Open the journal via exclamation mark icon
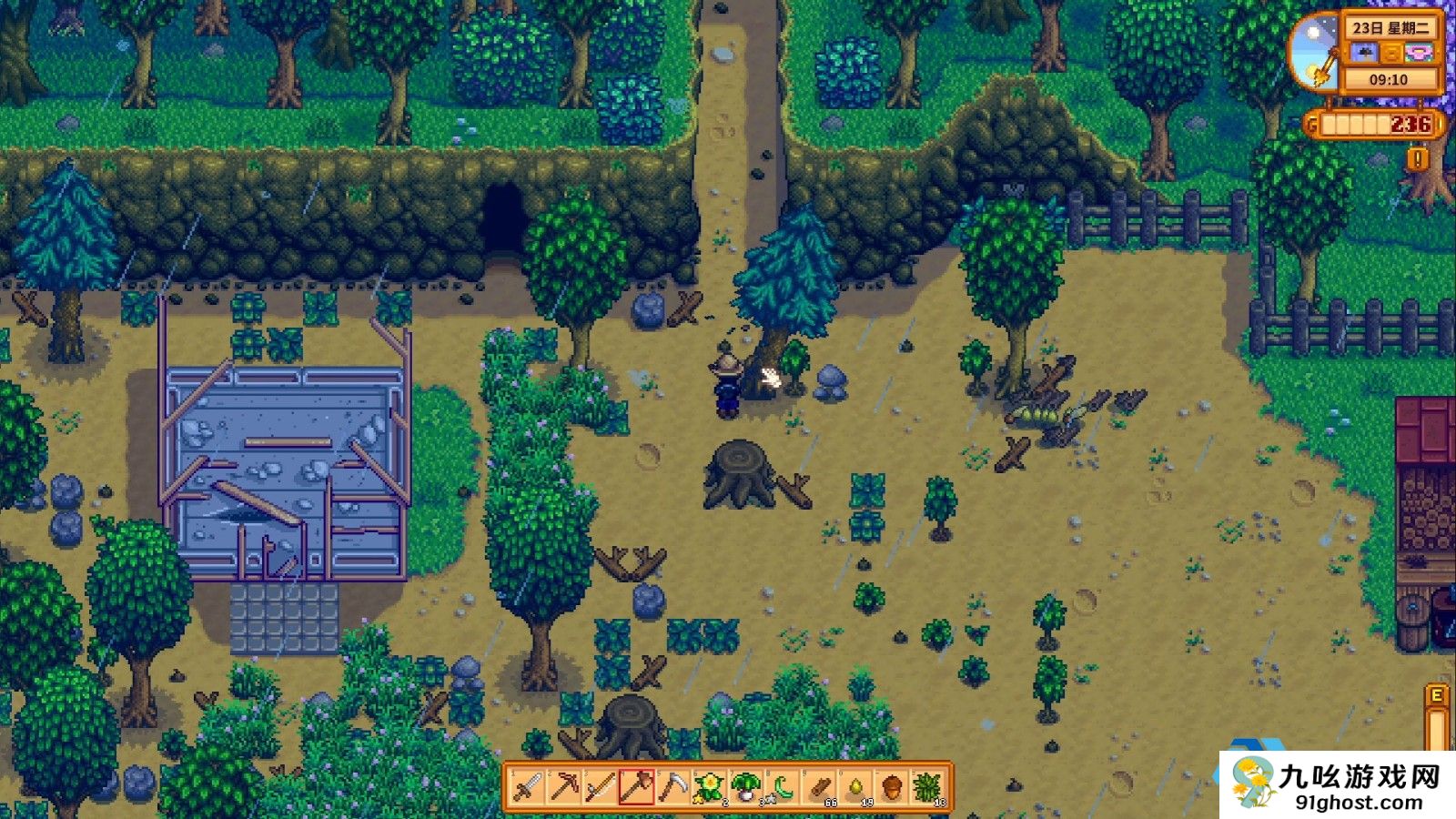 tap(1417, 160)
